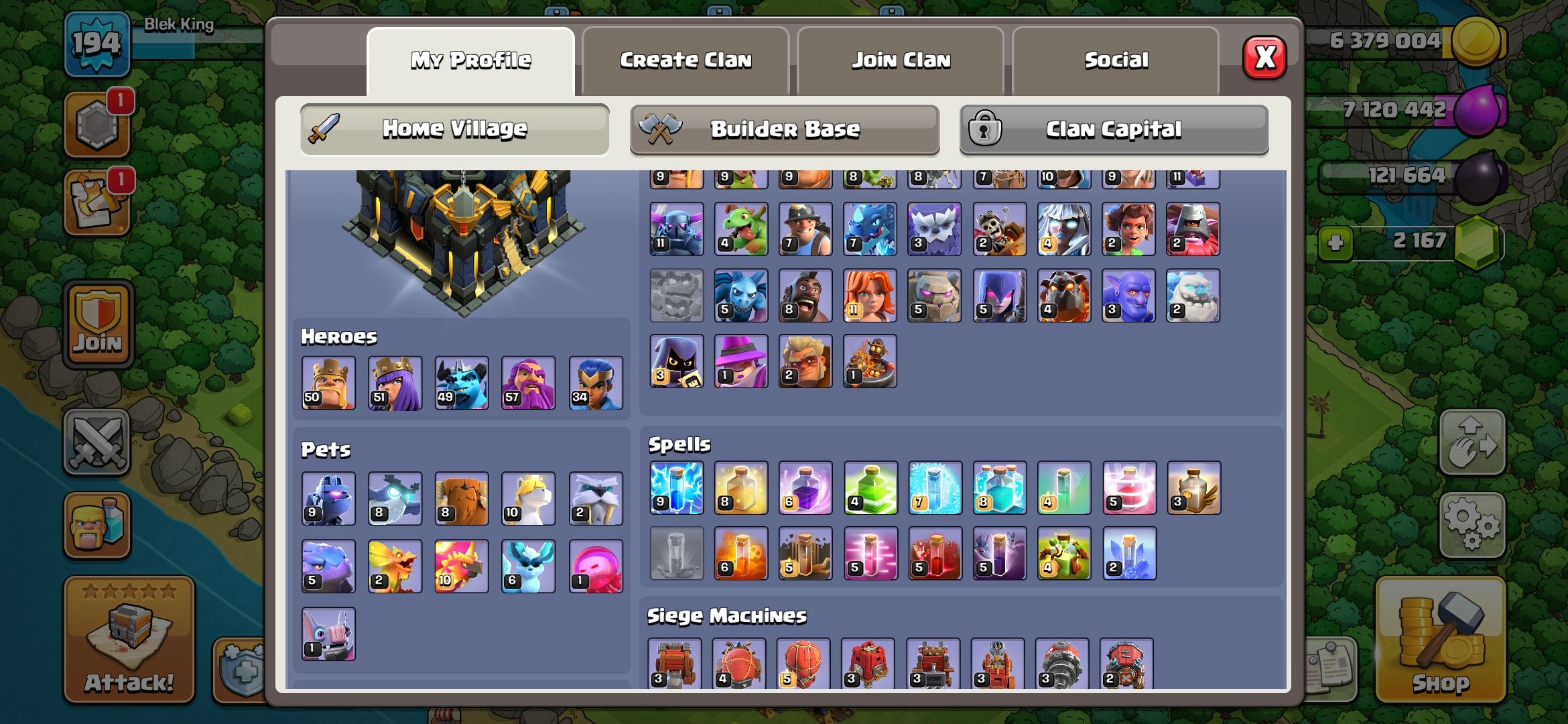Screen dimensions: 1568x724
Task: Open the Social tab
Action: click(1116, 59)
